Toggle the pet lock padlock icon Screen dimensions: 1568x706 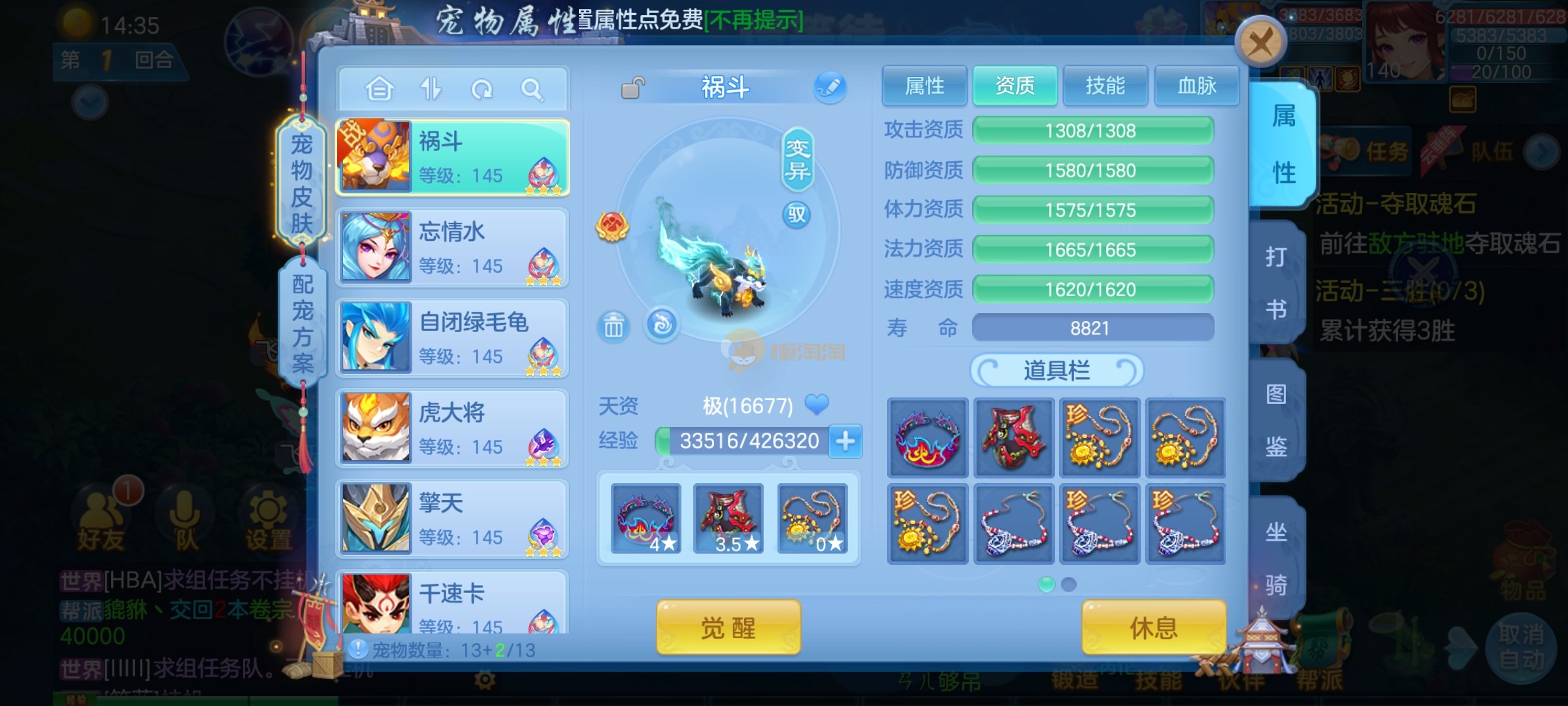click(x=632, y=88)
